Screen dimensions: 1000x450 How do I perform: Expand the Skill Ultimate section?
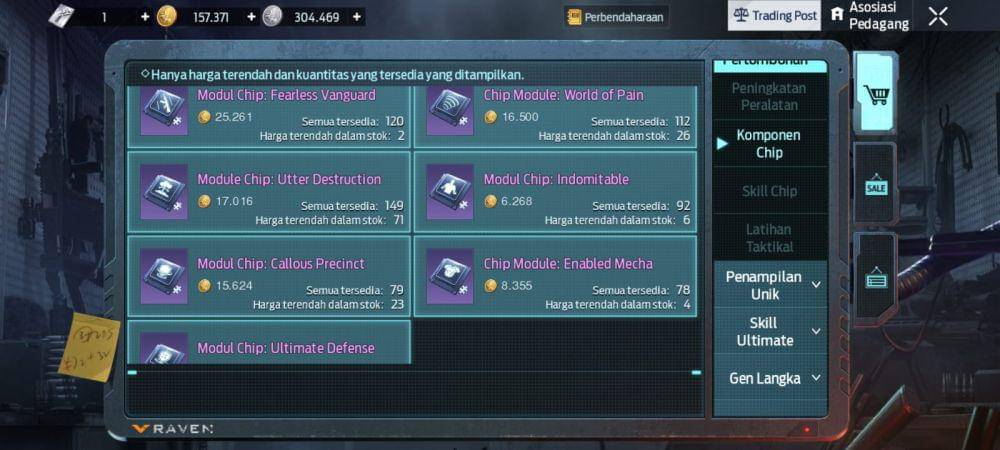click(x=769, y=331)
